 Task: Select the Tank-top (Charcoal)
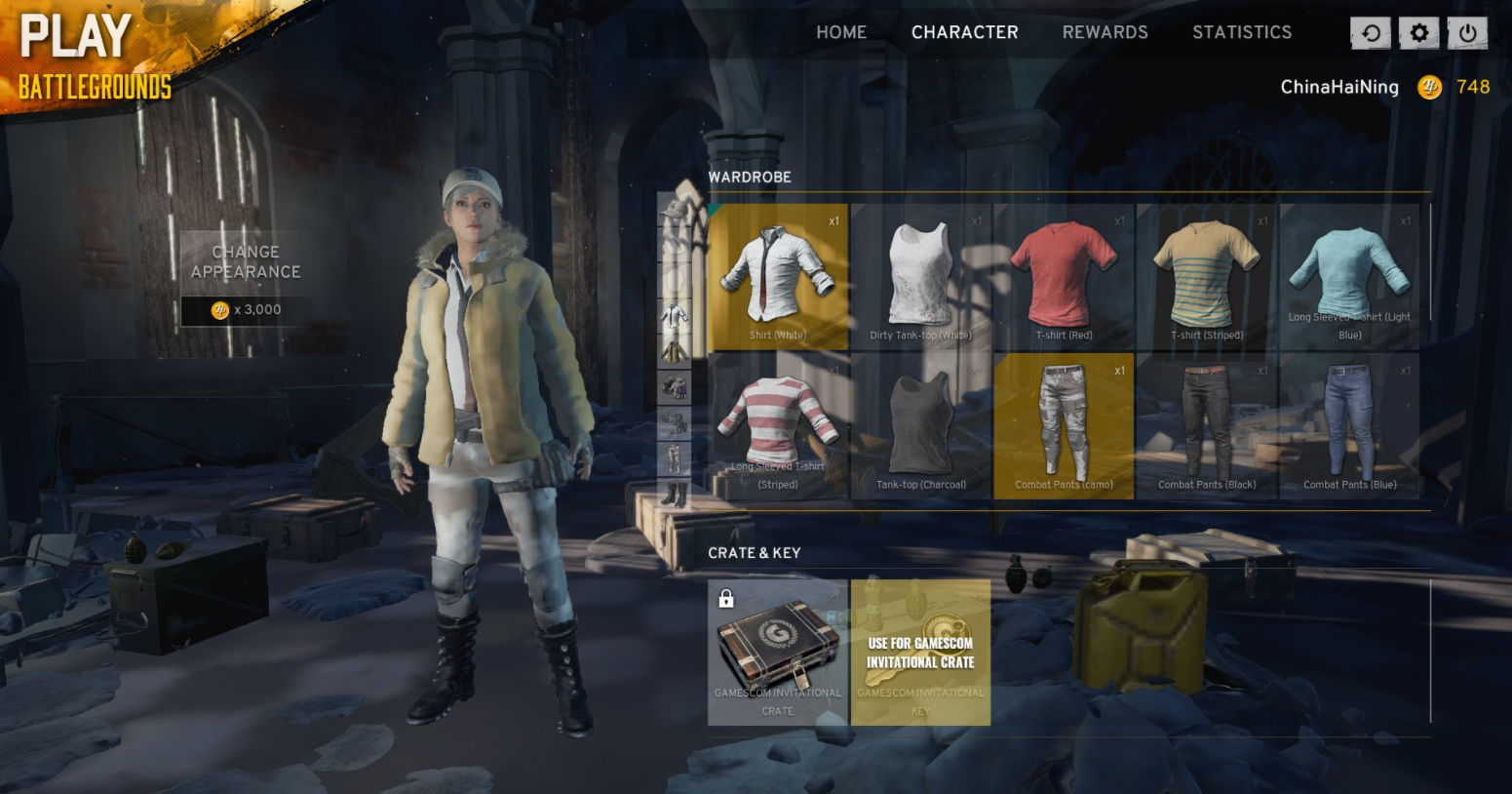[920, 426]
